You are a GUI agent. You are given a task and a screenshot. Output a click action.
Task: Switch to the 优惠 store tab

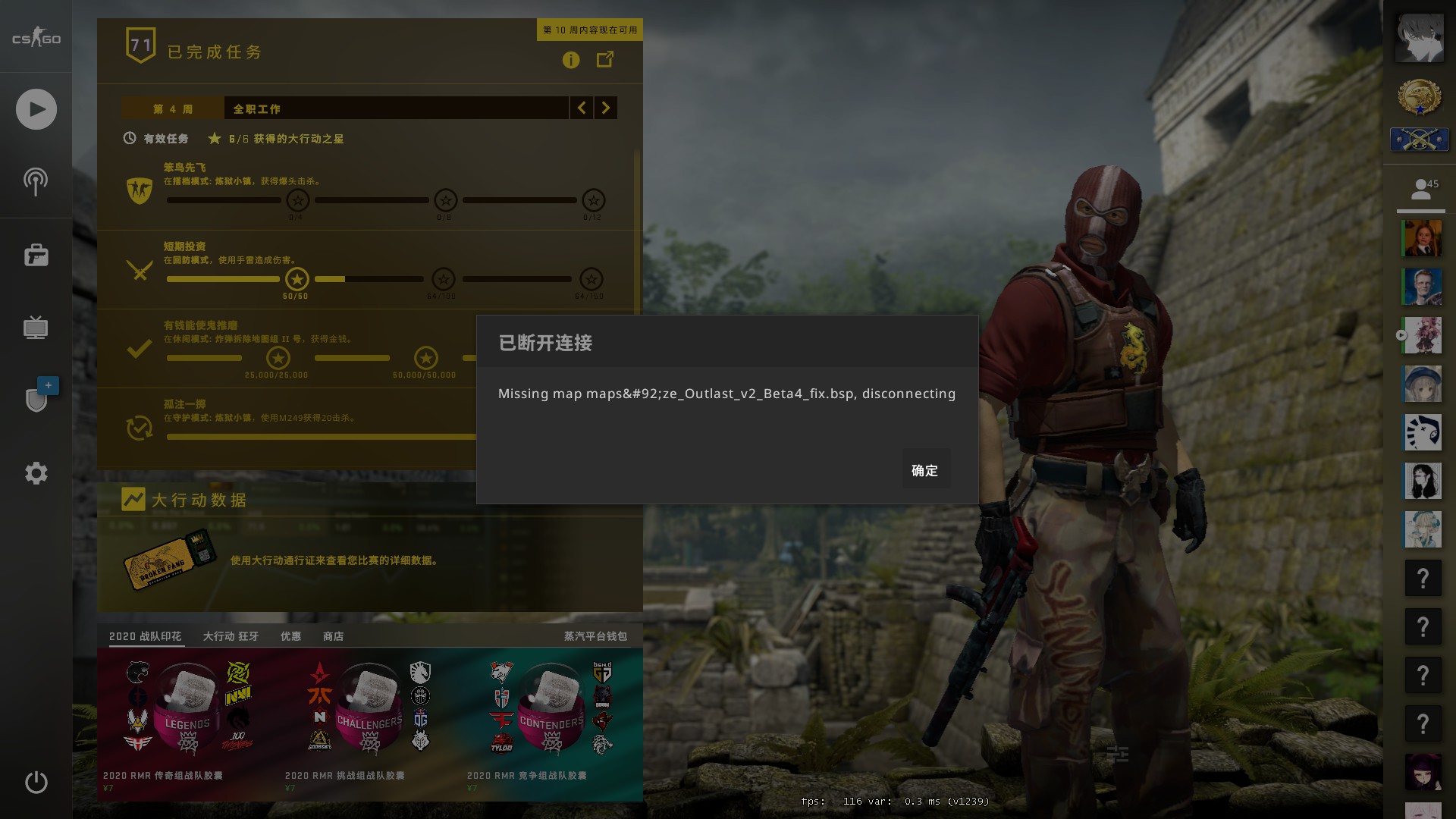point(290,636)
